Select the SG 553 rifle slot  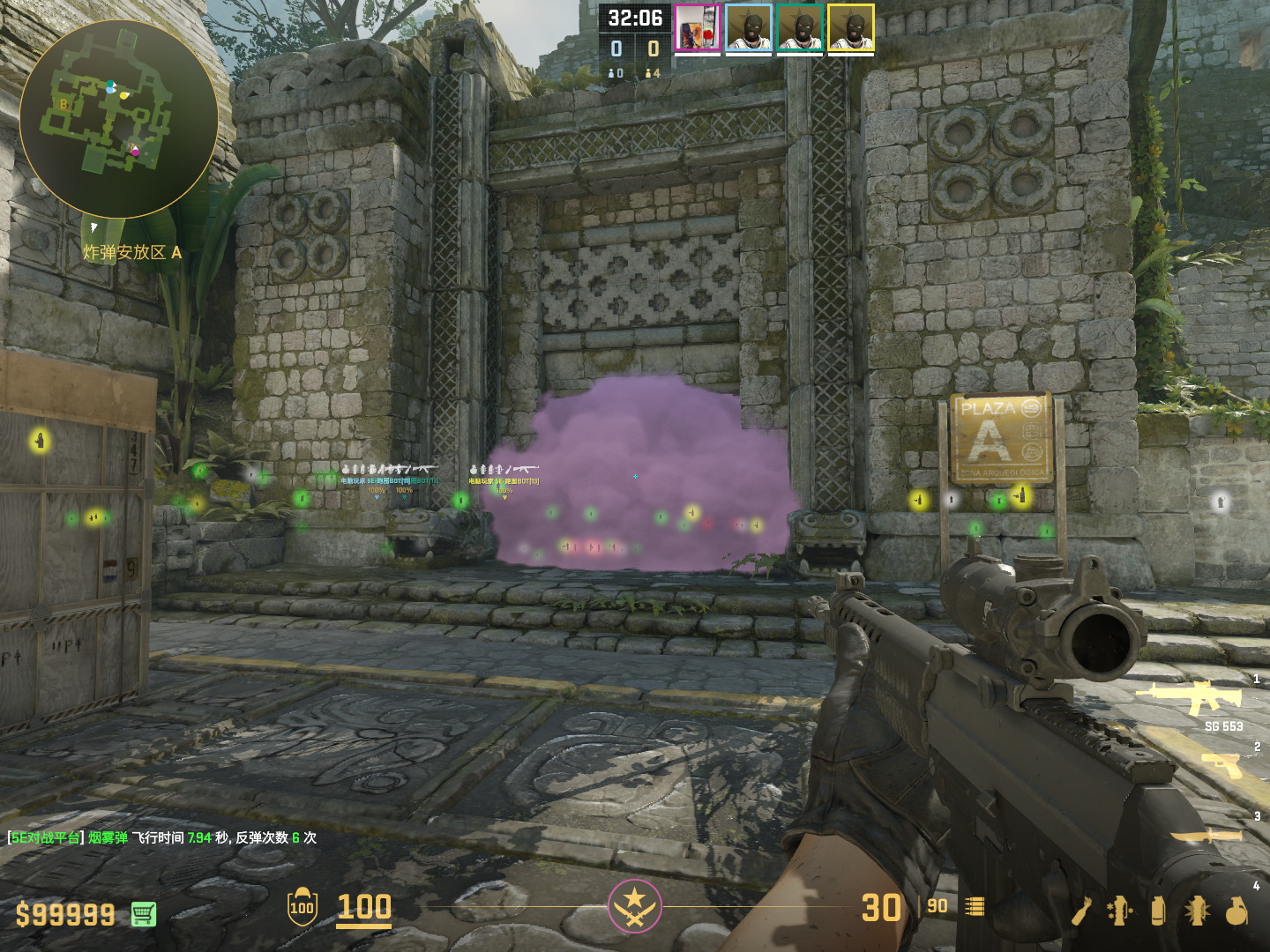(x=1191, y=698)
